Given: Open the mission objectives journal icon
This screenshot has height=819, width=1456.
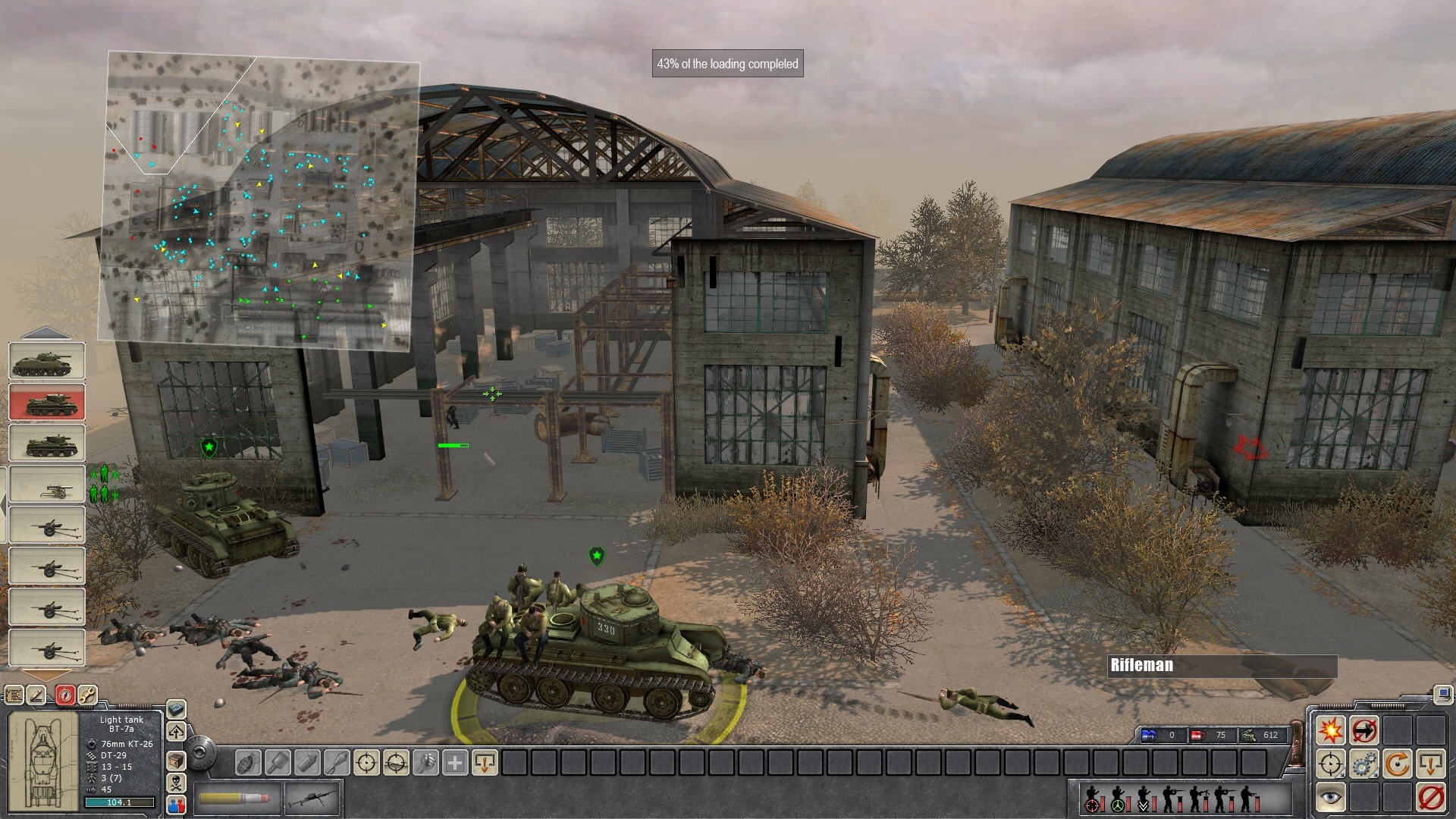Looking at the screenshot, I should 15,694.
